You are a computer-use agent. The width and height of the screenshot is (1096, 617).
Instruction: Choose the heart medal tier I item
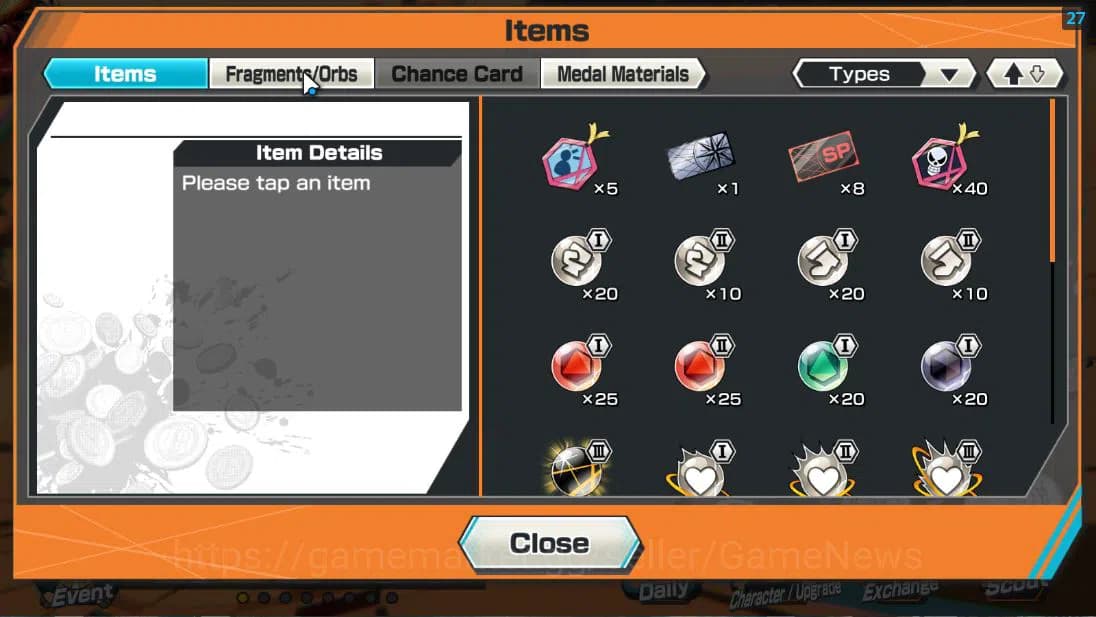pyautogui.click(x=700, y=474)
